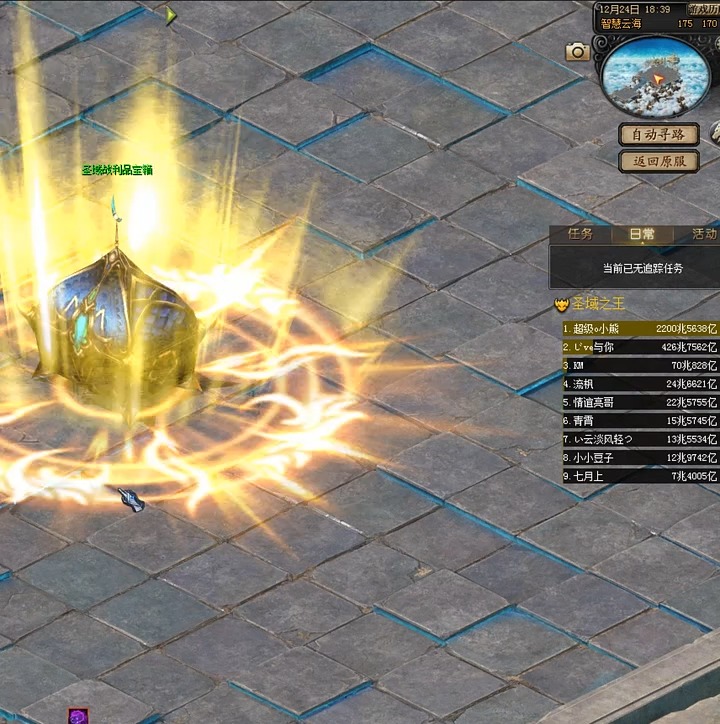The width and height of the screenshot is (720, 724).
Task: Switch to the 任务 quest tab
Action: (x=581, y=234)
